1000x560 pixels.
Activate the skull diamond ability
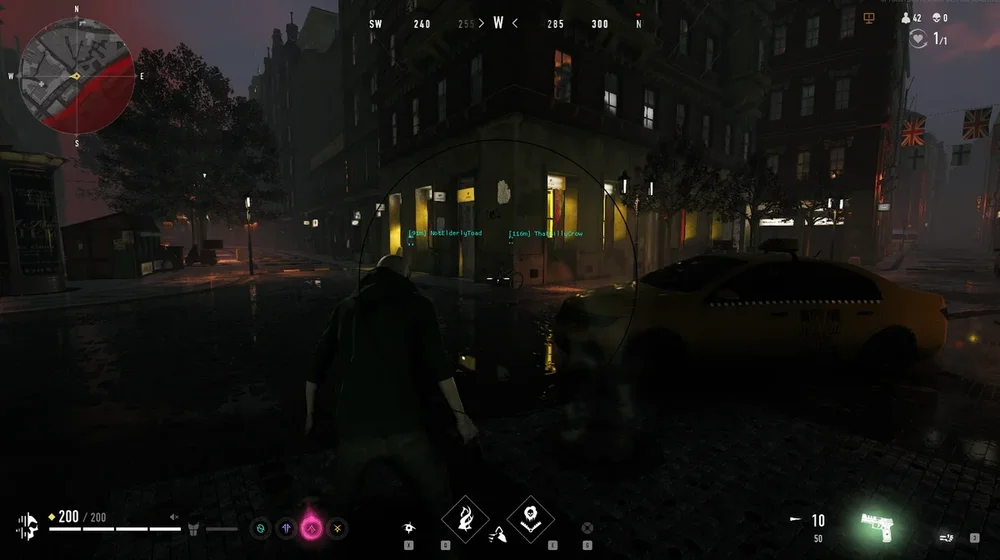tap(530, 518)
